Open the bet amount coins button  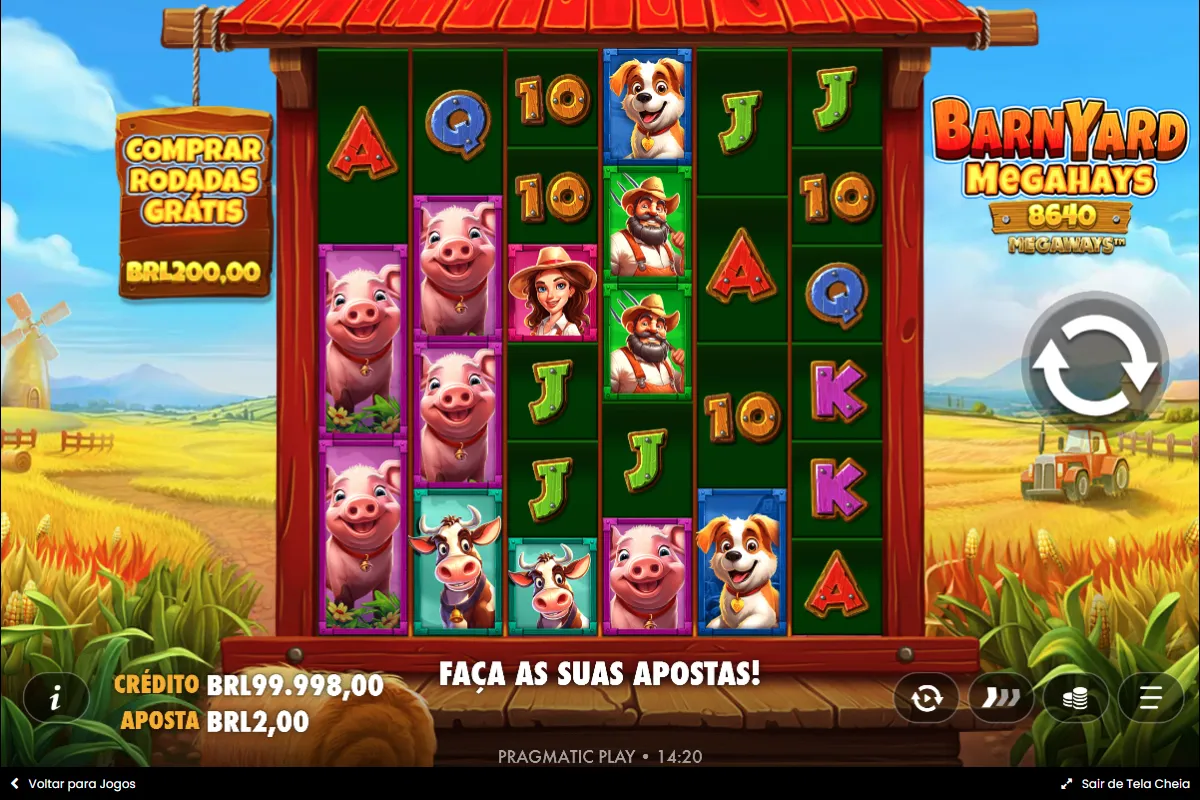click(x=1075, y=698)
